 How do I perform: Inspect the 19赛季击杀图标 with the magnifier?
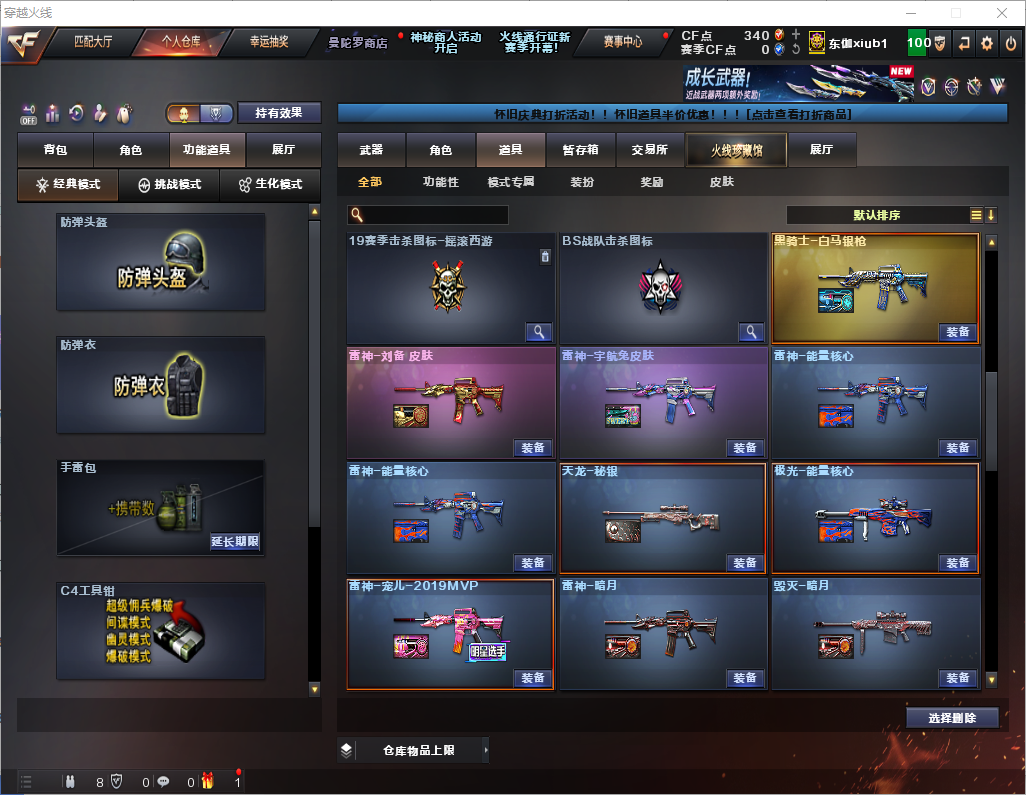(538, 332)
